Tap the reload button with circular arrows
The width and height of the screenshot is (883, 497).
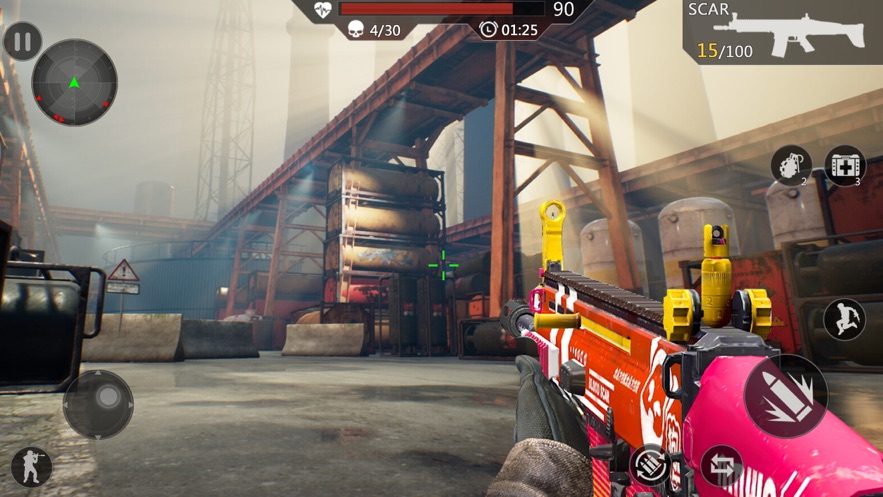point(651,465)
